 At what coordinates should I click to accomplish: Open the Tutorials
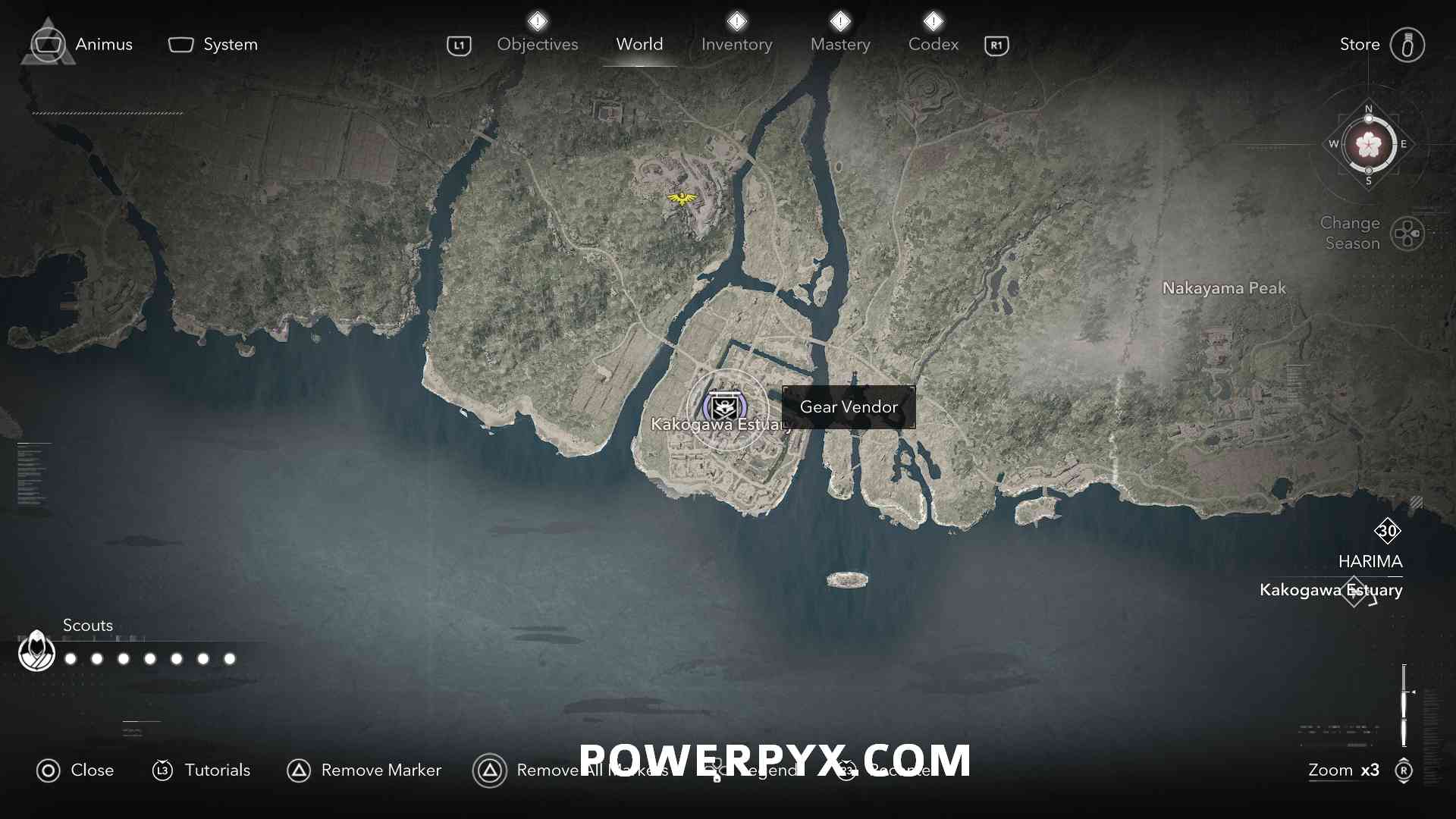[x=201, y=770]
